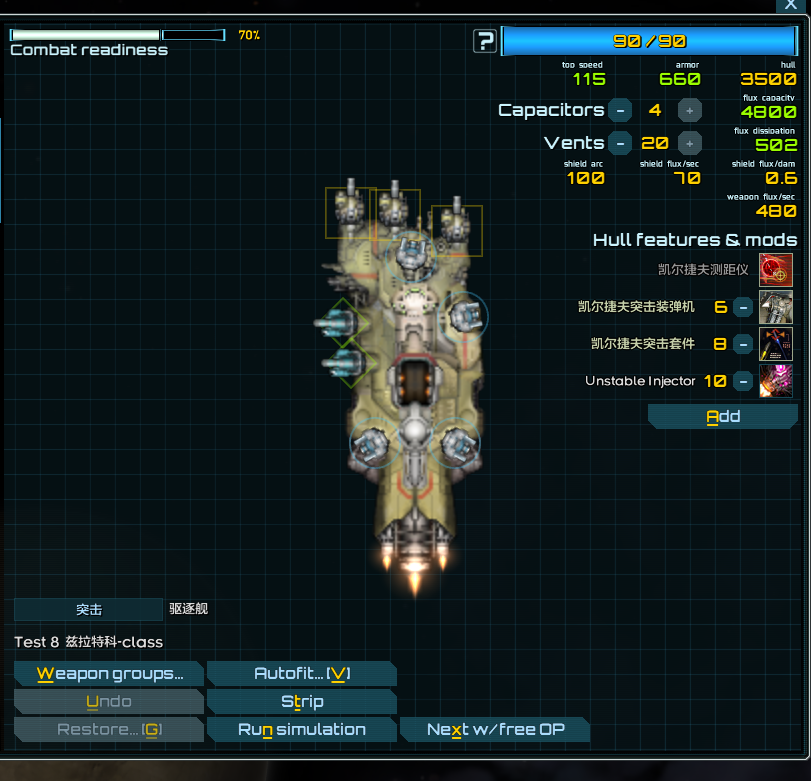Screen dimensions: 811x781
Task: Click Next w/free OP button
Action: click(495, 730)
